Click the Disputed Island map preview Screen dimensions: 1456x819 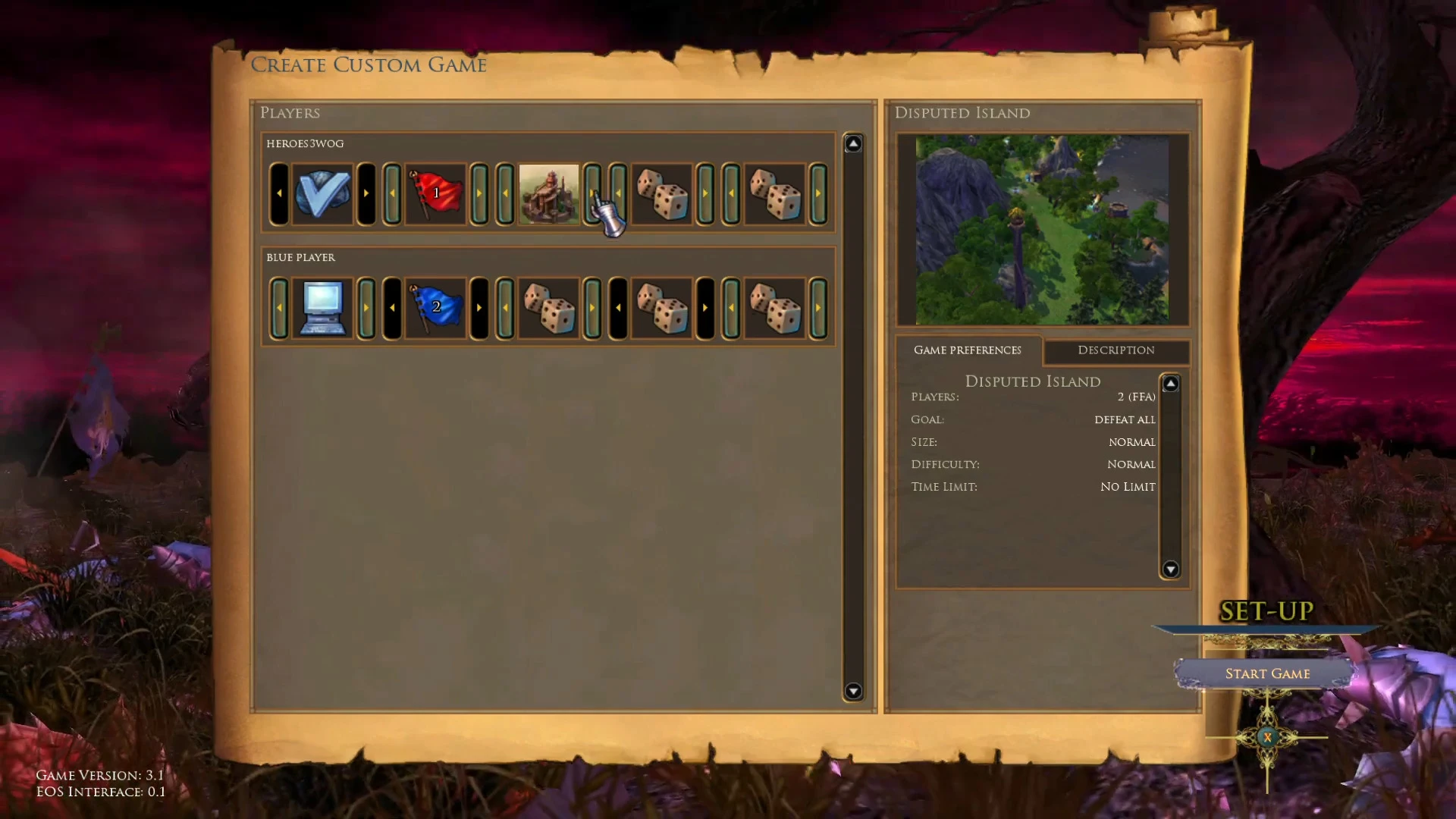click(1043, 227)
